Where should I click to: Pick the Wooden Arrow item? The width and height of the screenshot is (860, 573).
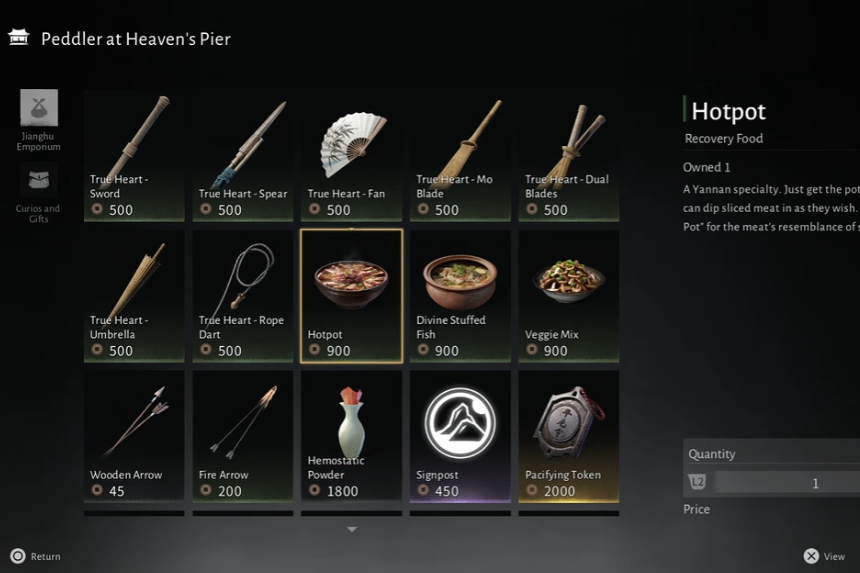pos(134,436)
